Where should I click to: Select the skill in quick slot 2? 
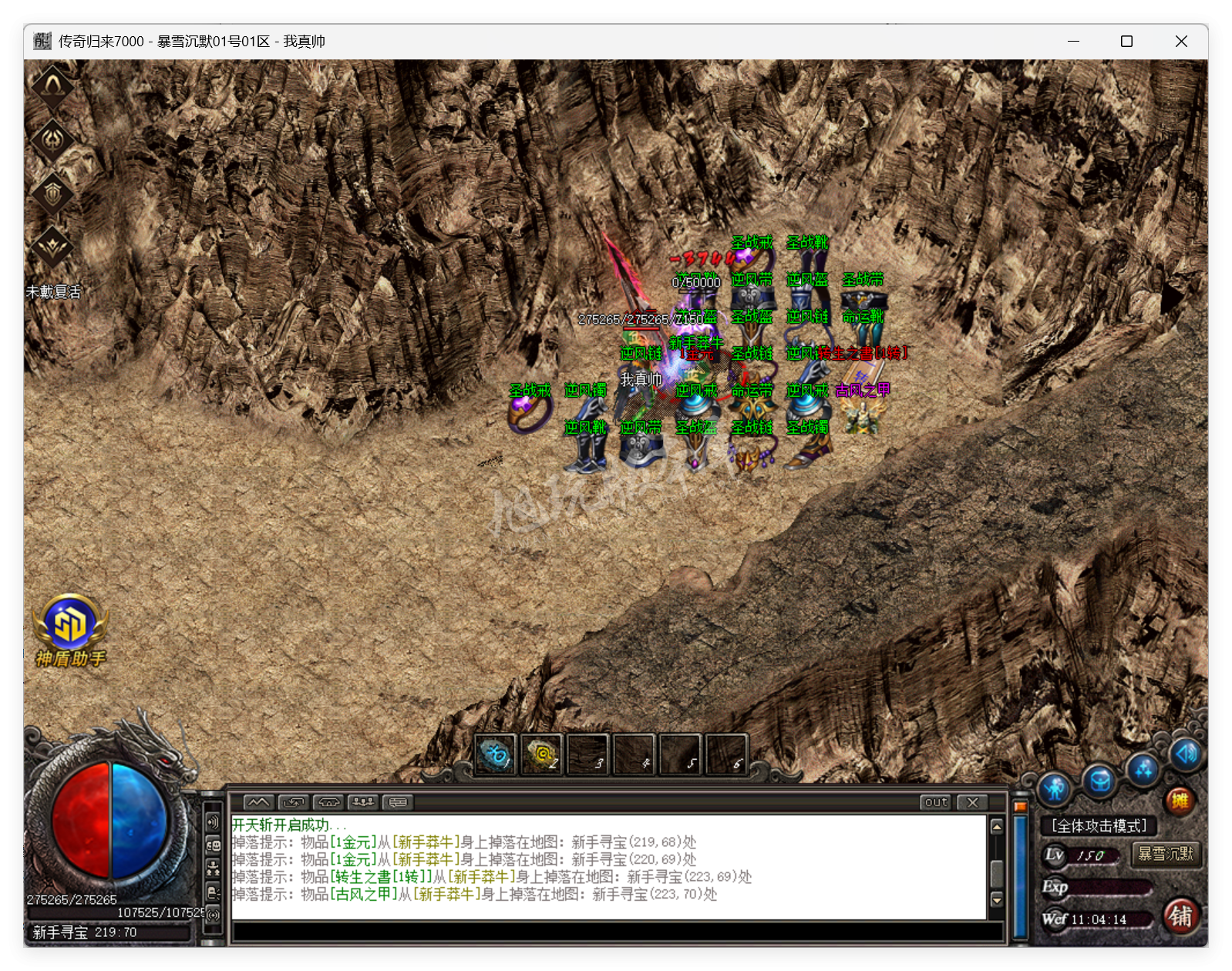pyautogui.click(x=542, y=755)
